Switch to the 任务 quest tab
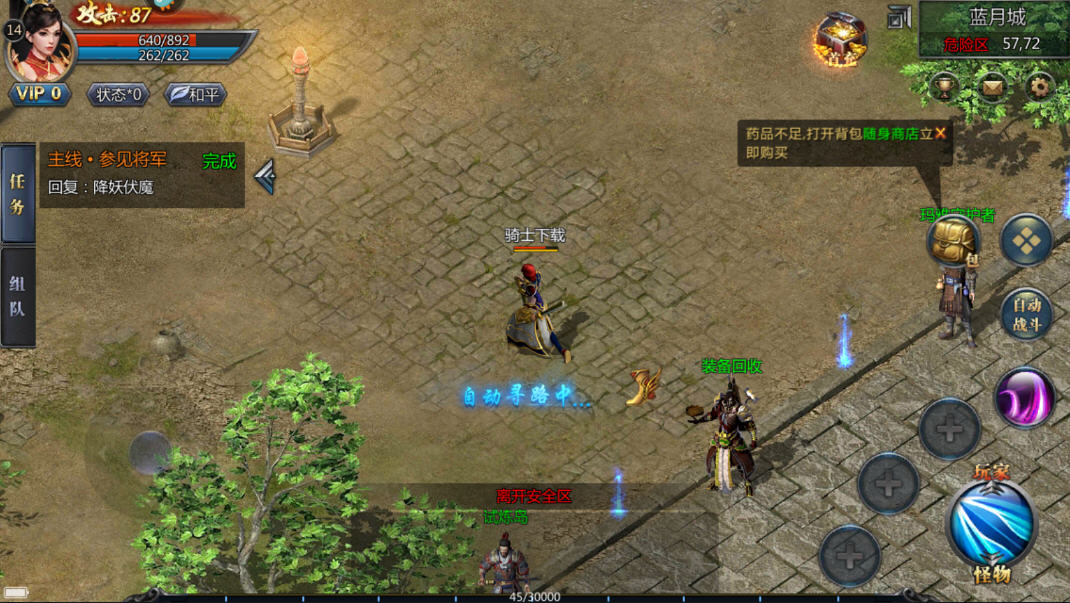 (18, 194)
